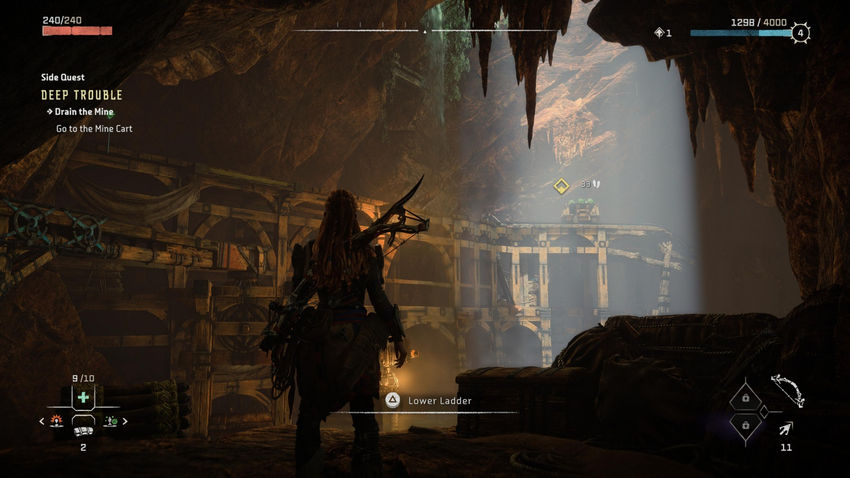The width and height of the screenshot is (850, 478).
Task: Select the arrow ammo type icon
Action: click(786, 428)
